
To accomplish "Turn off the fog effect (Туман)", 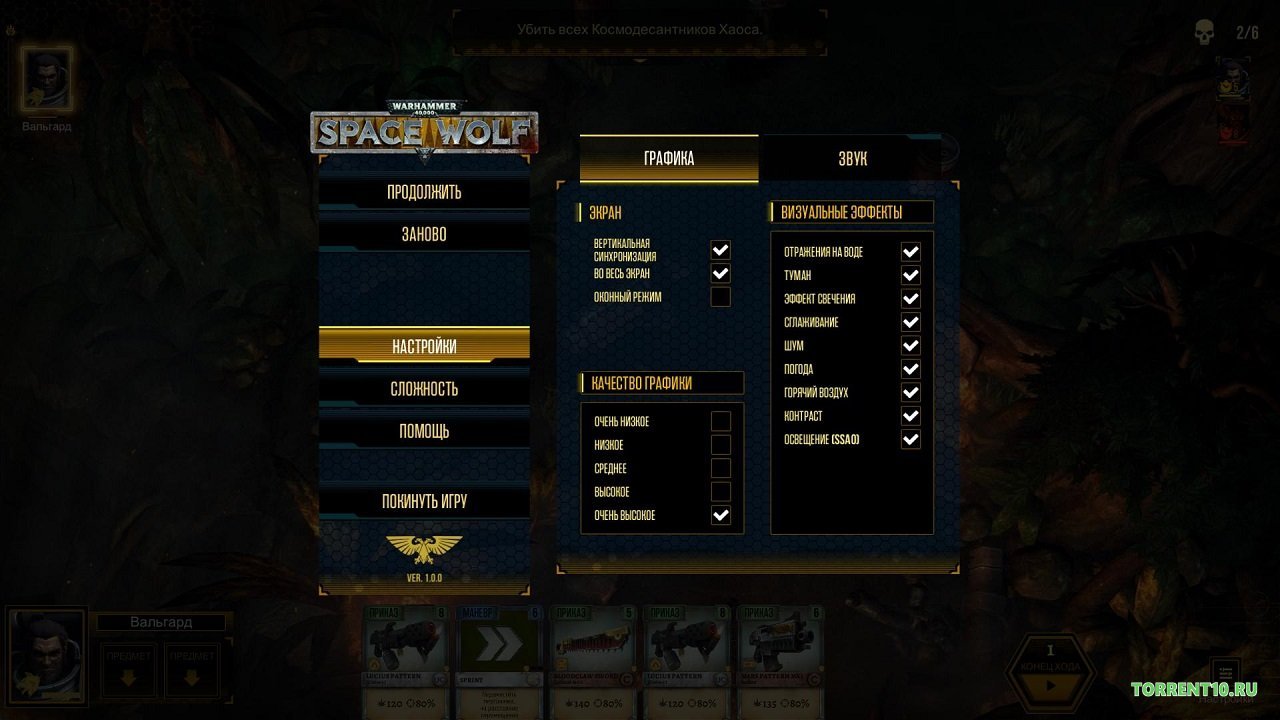I will coord(909,275).
